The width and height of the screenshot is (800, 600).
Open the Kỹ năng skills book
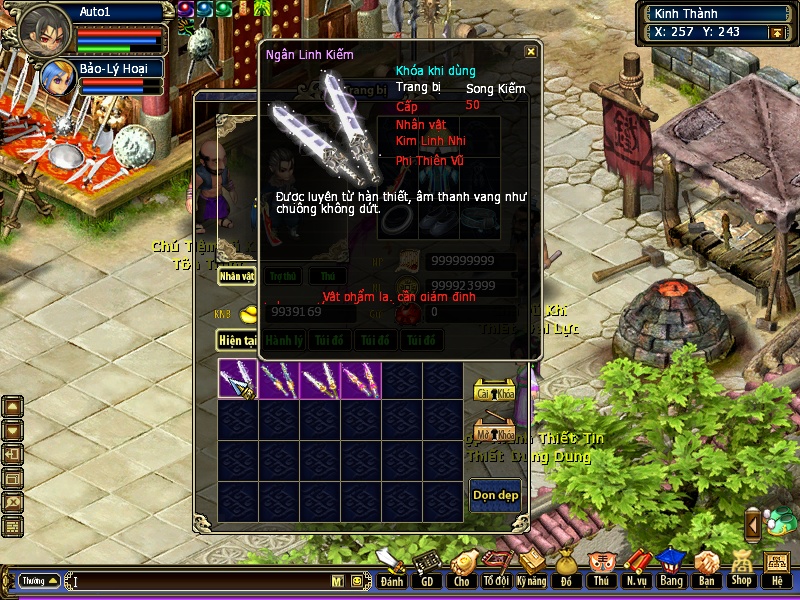[x=531, y=567]
